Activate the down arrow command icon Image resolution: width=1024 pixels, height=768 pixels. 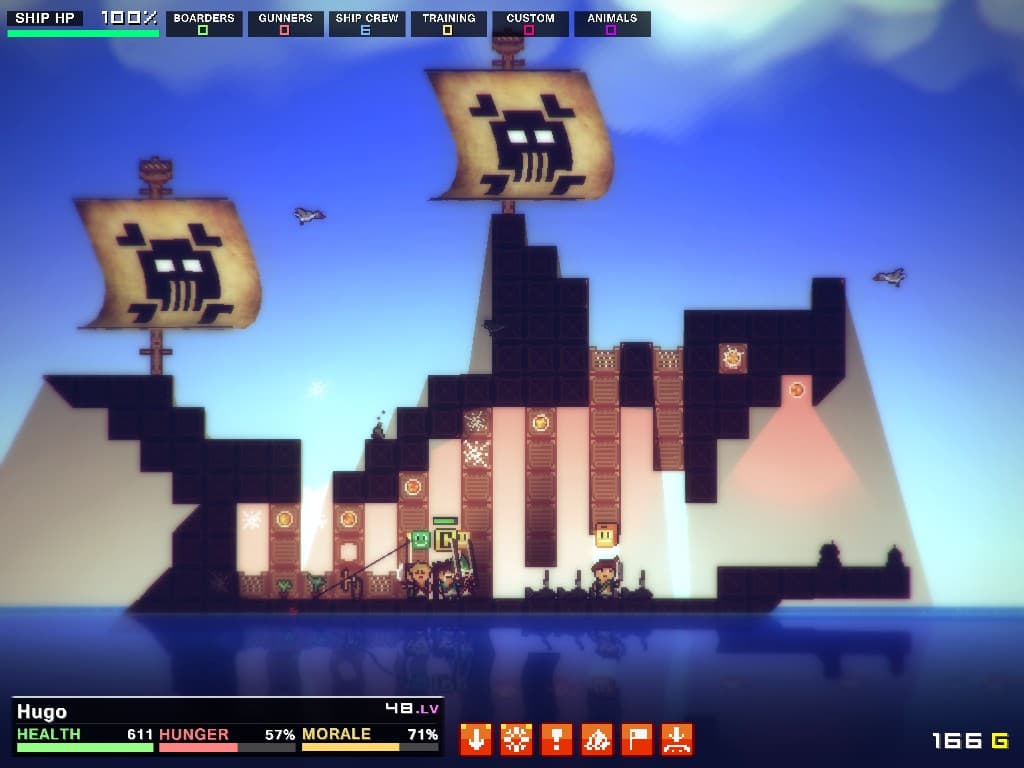(476, 739)
